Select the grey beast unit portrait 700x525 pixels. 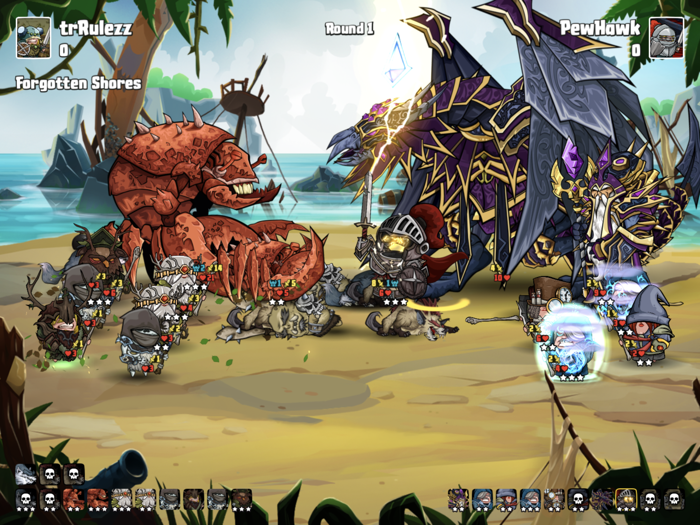pyautogui.click(x=26, y=473)
